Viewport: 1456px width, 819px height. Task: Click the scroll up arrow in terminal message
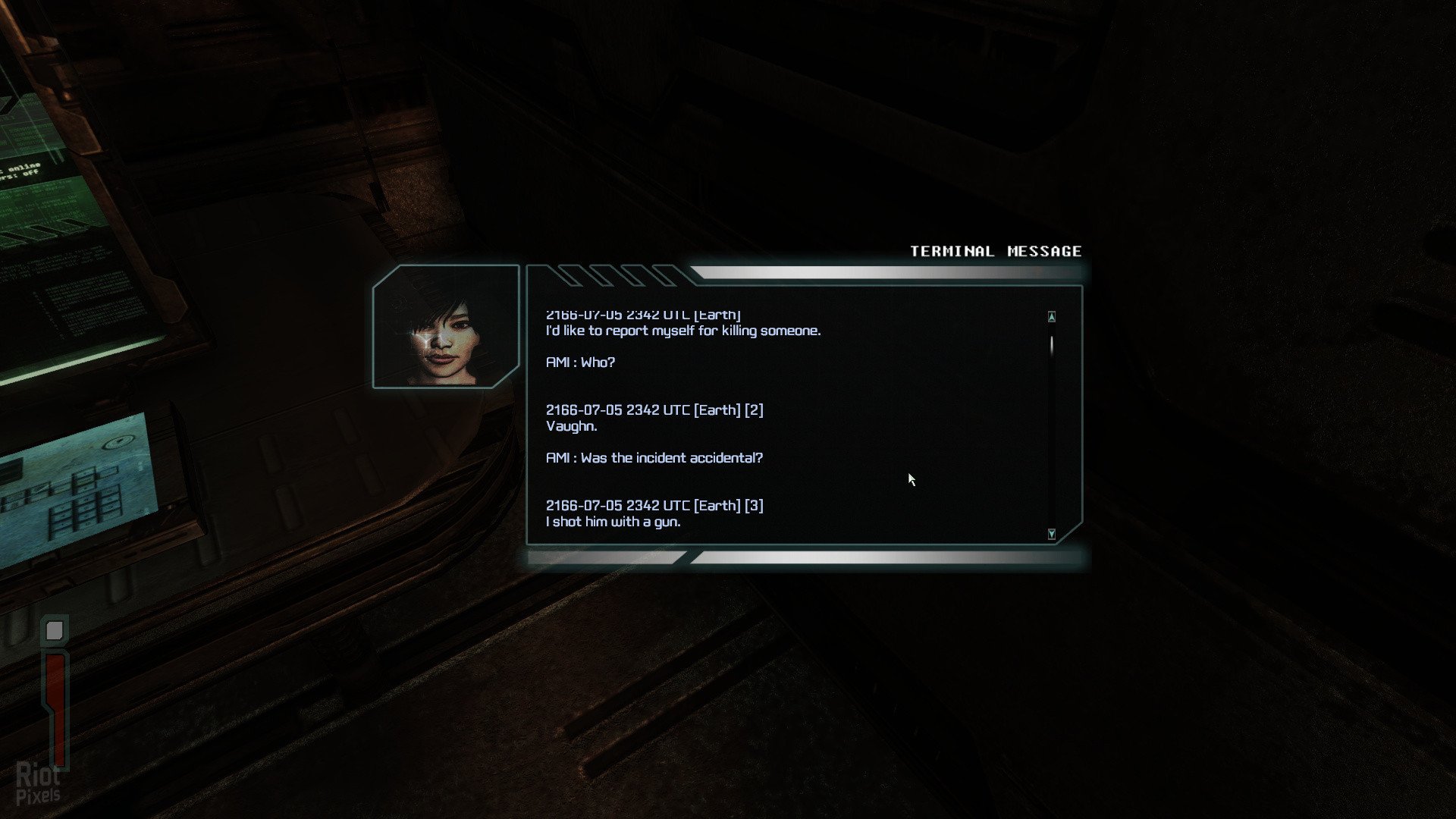pos(1051,316)
